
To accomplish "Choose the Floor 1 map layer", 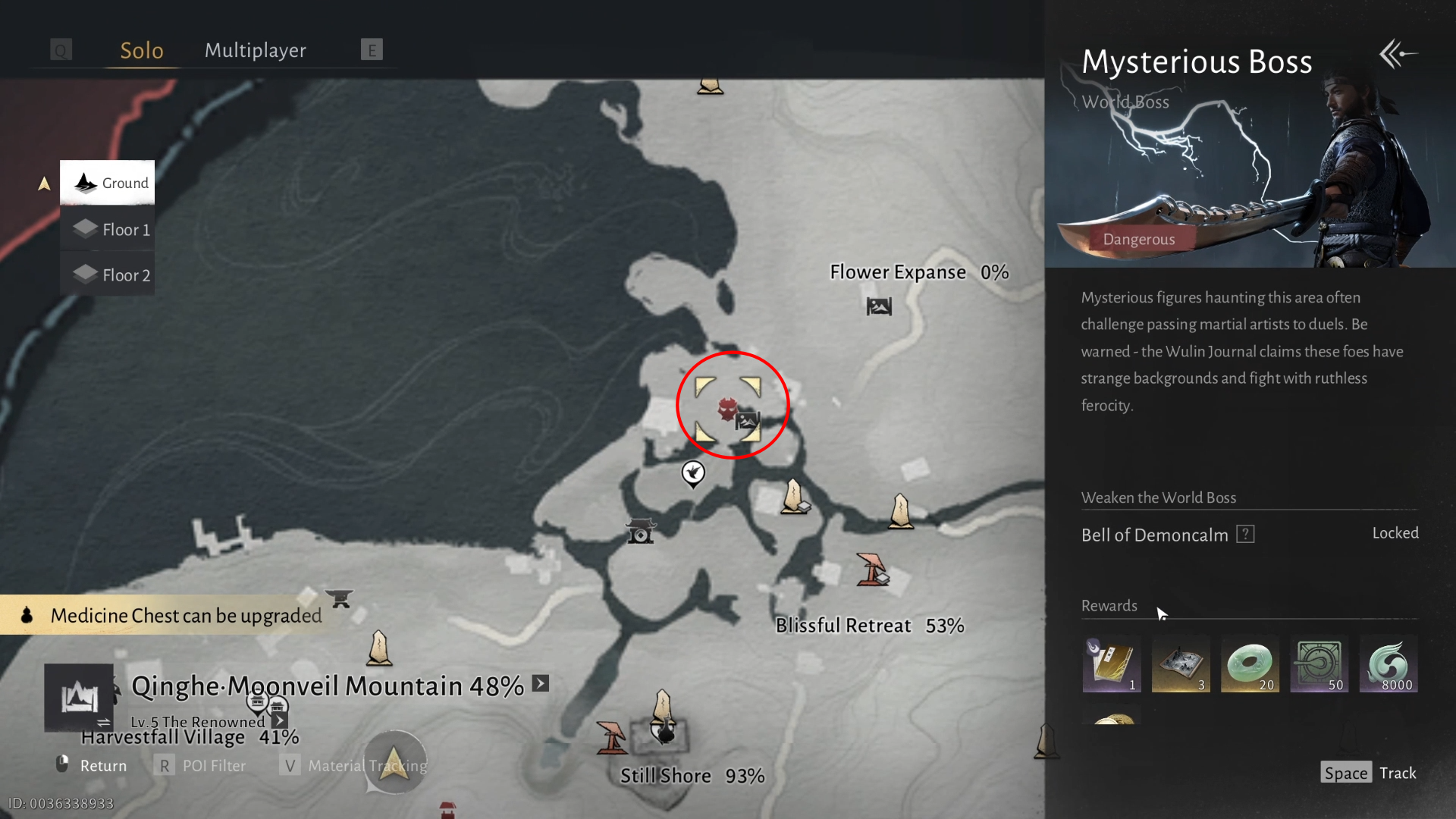I will 108,229.
